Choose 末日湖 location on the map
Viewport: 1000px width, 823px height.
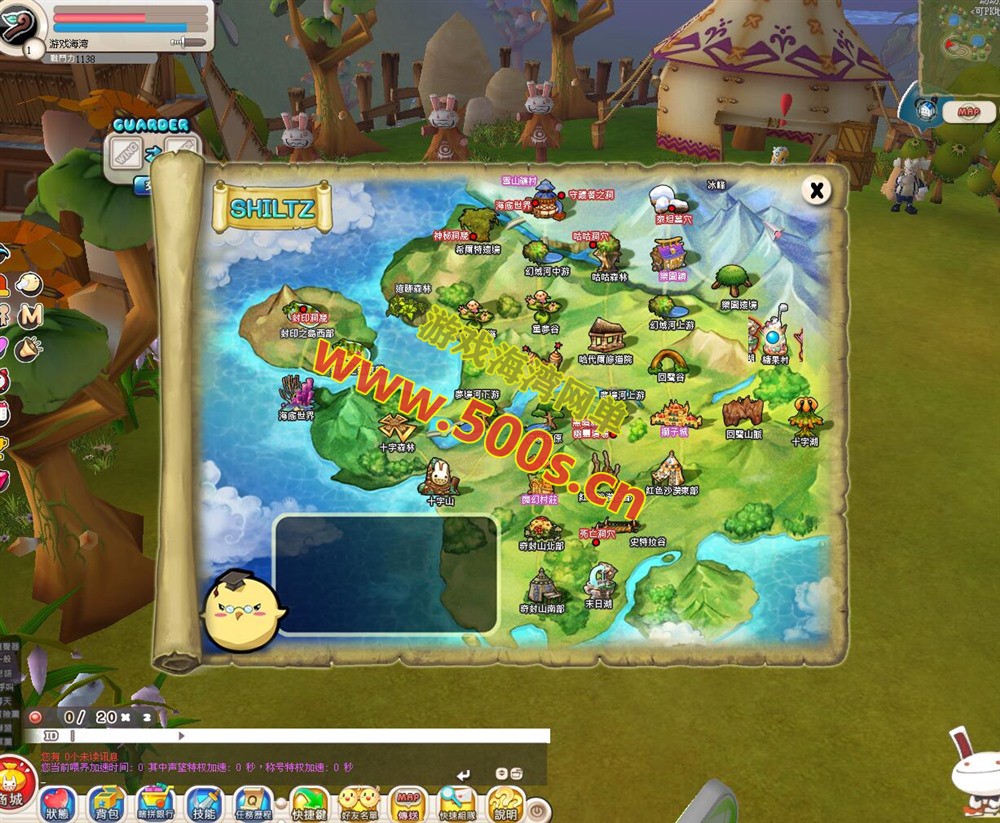point(599,581)
